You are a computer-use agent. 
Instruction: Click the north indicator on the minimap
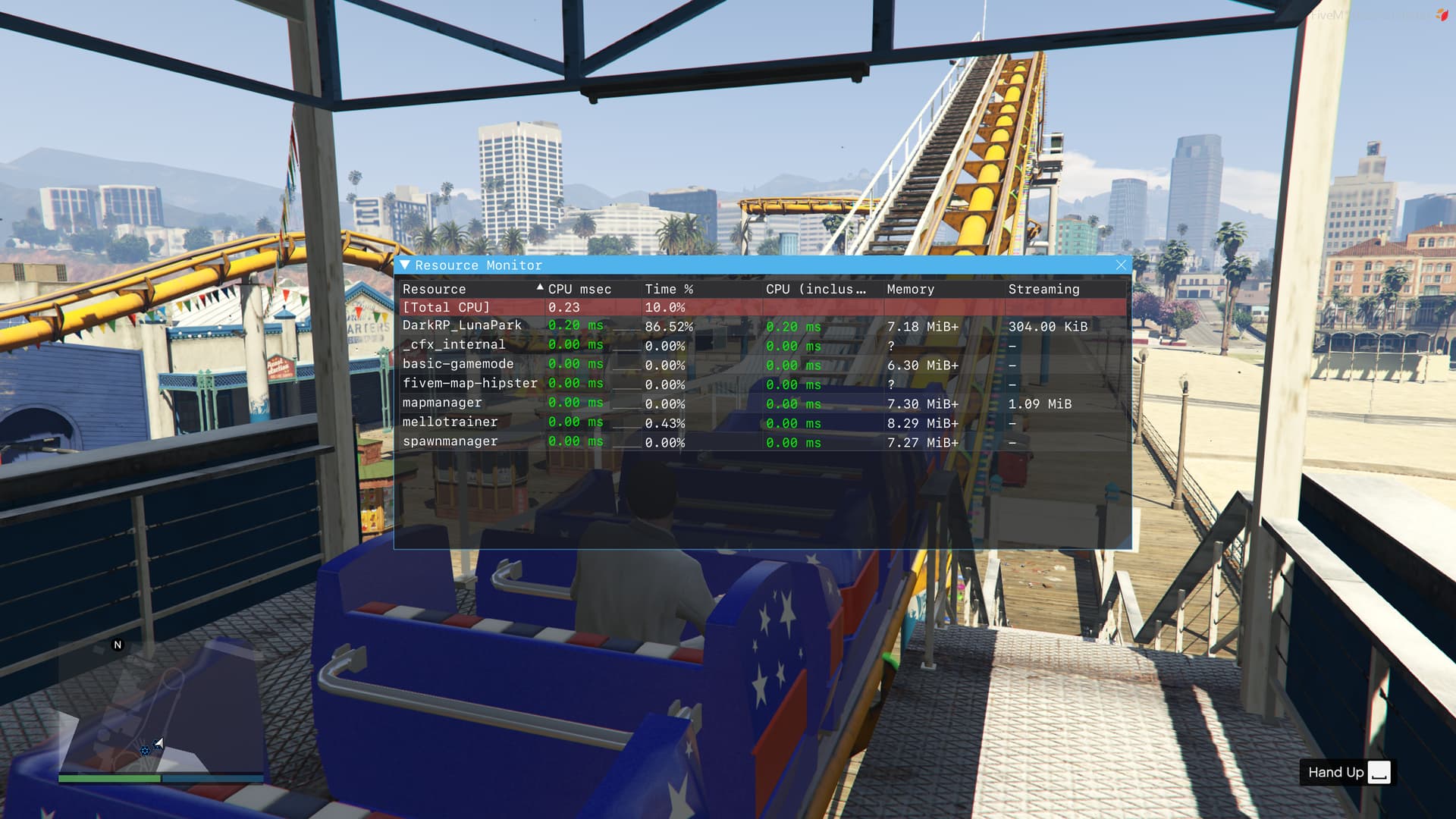pos(117,644)
